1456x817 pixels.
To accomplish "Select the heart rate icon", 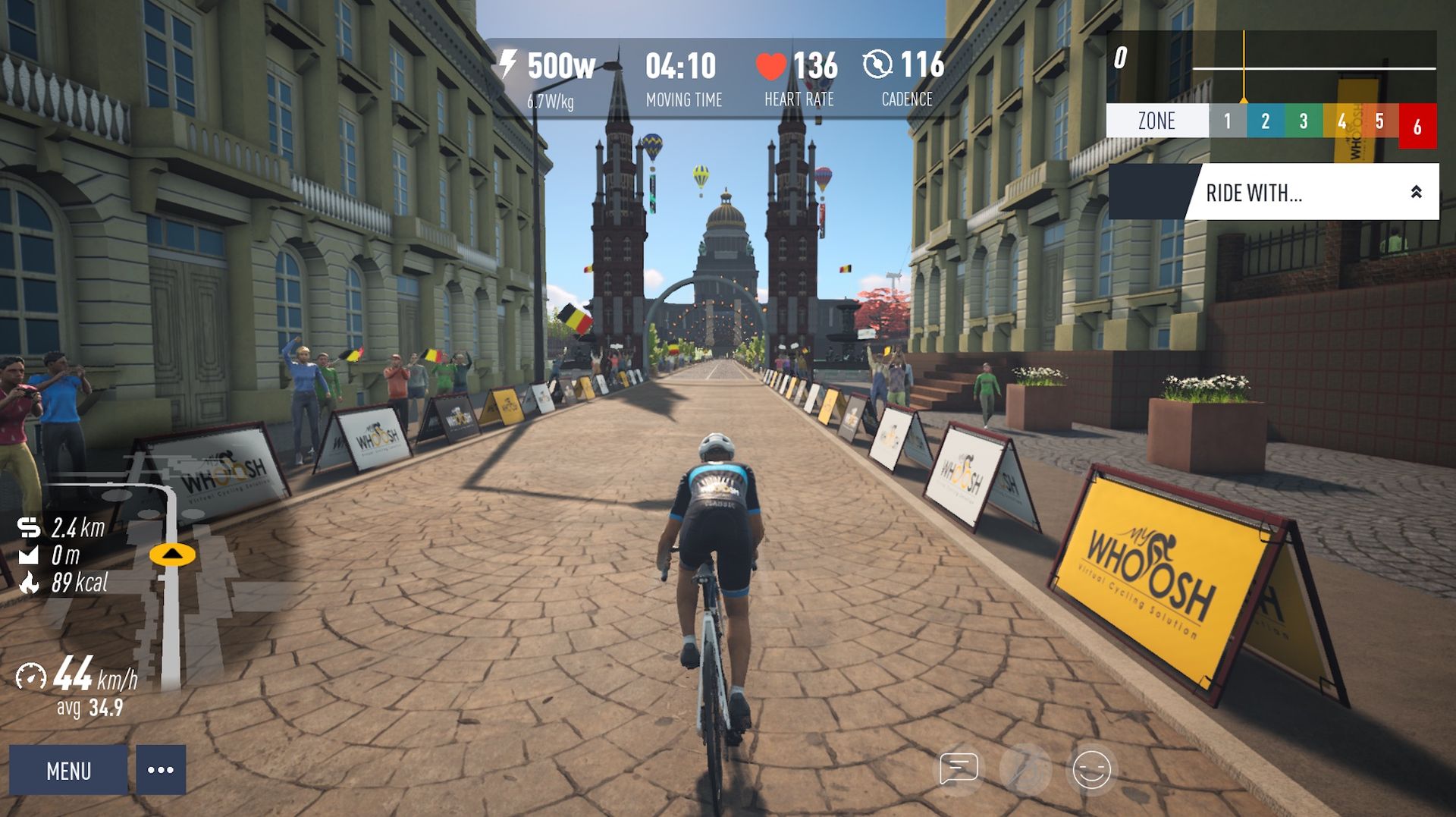I will tap(771, 64).
